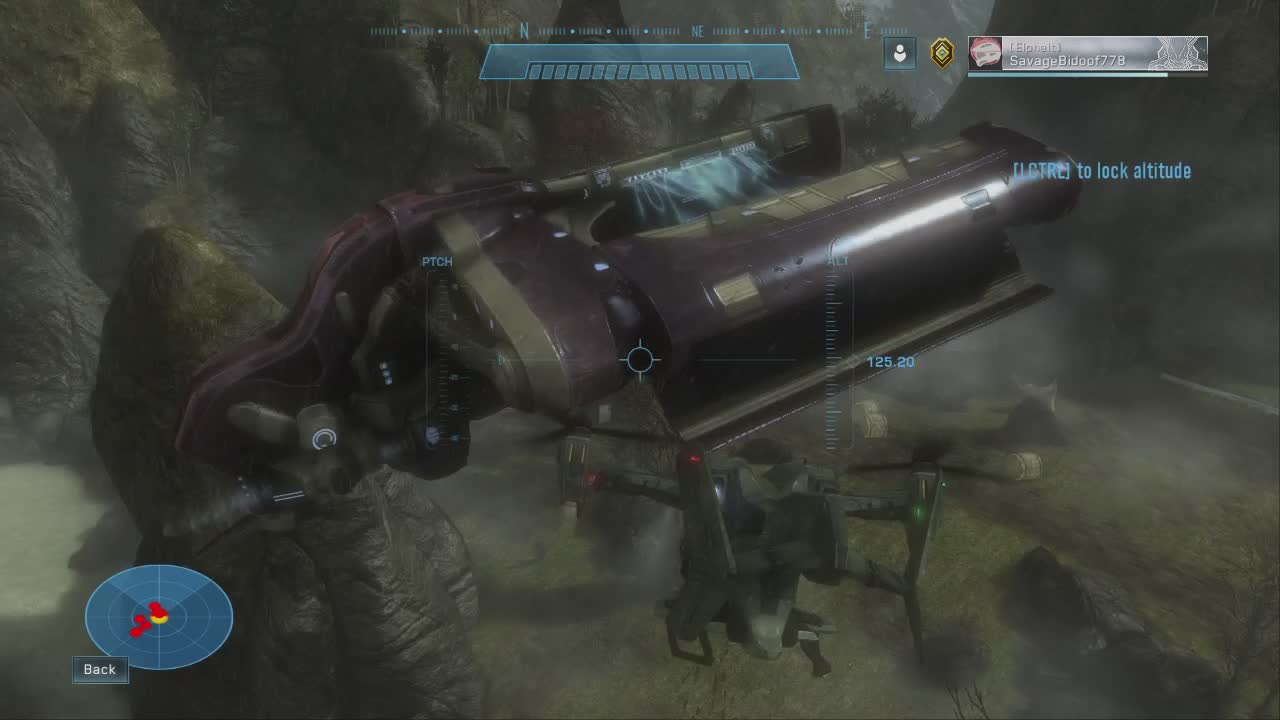Image resolution: width=1280 pixels, height=720 pixels.
Task: Click the player silhouette icon
Action: [900, 54]
